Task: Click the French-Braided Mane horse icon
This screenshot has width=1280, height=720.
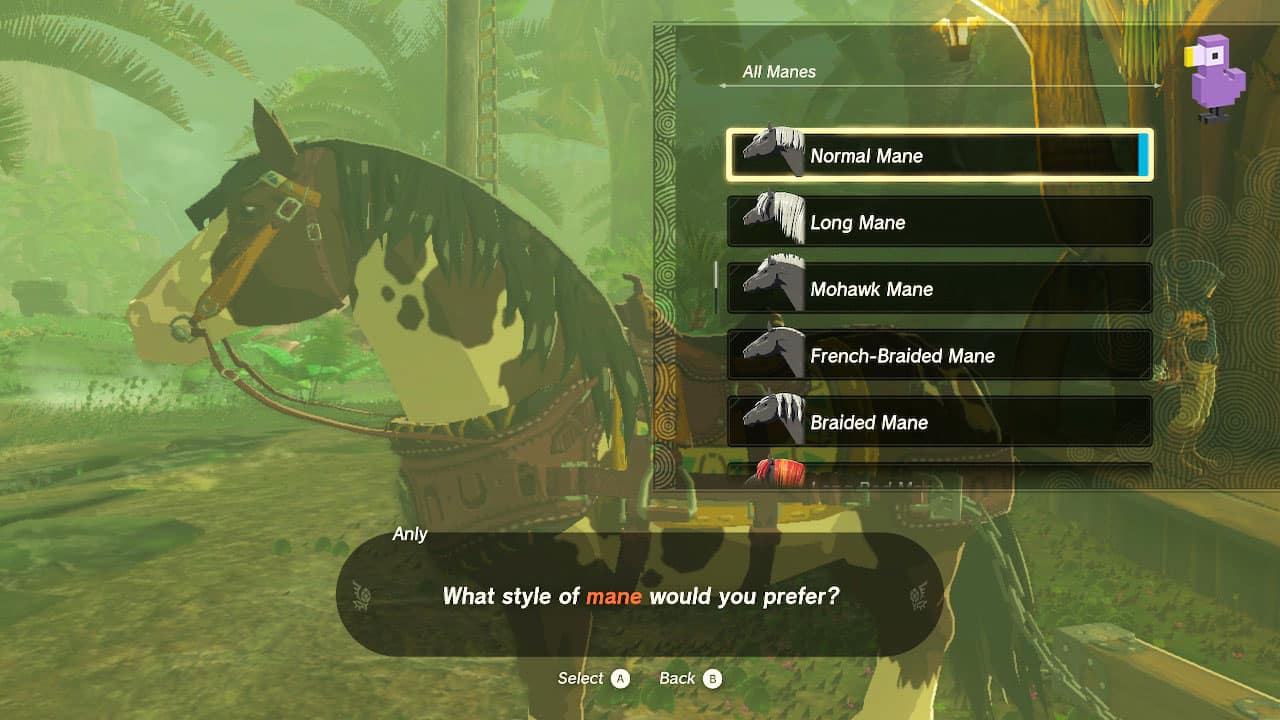Action: [771, 353]
